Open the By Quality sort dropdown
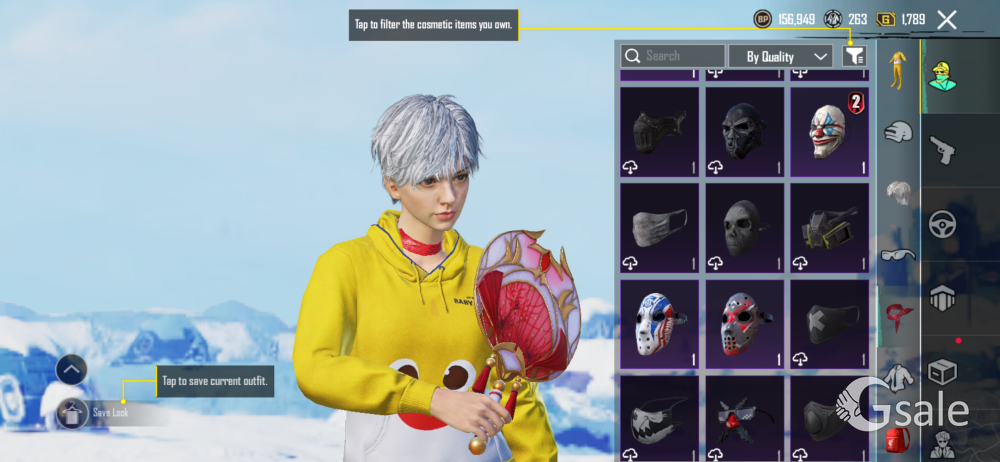 tap(781, 56)
